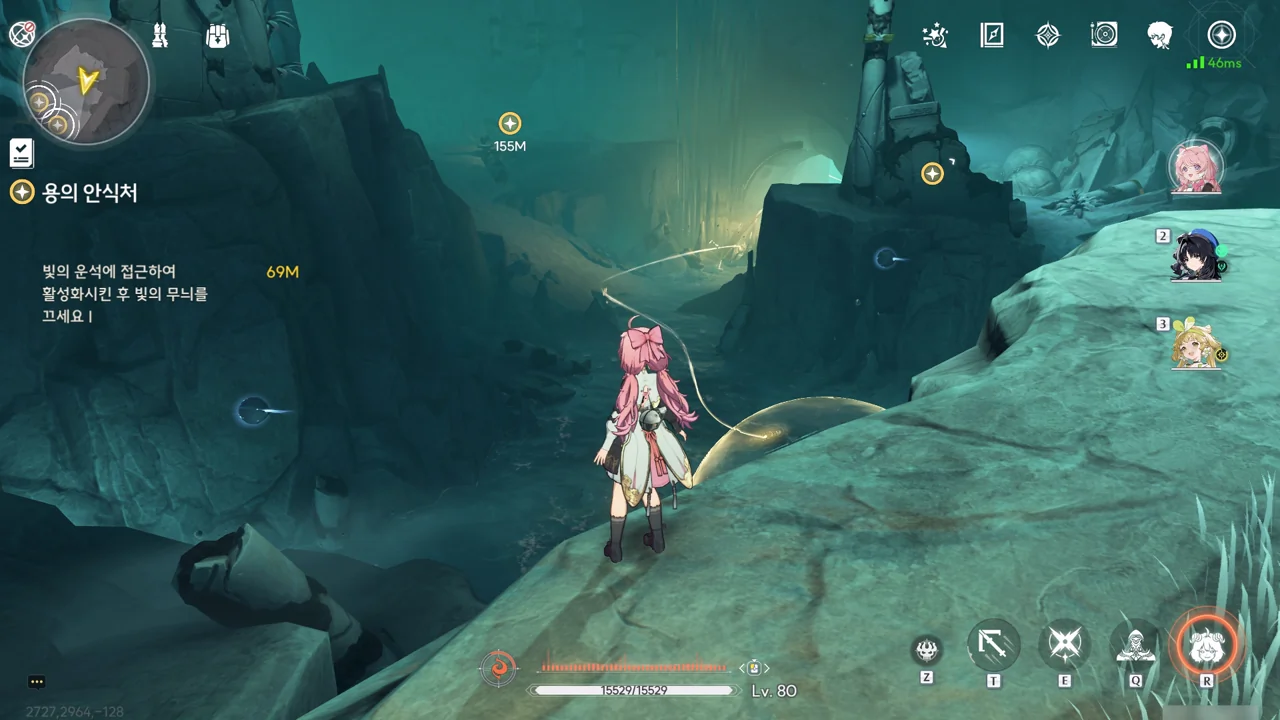Open the quest checklist icon

pos(21,152)
